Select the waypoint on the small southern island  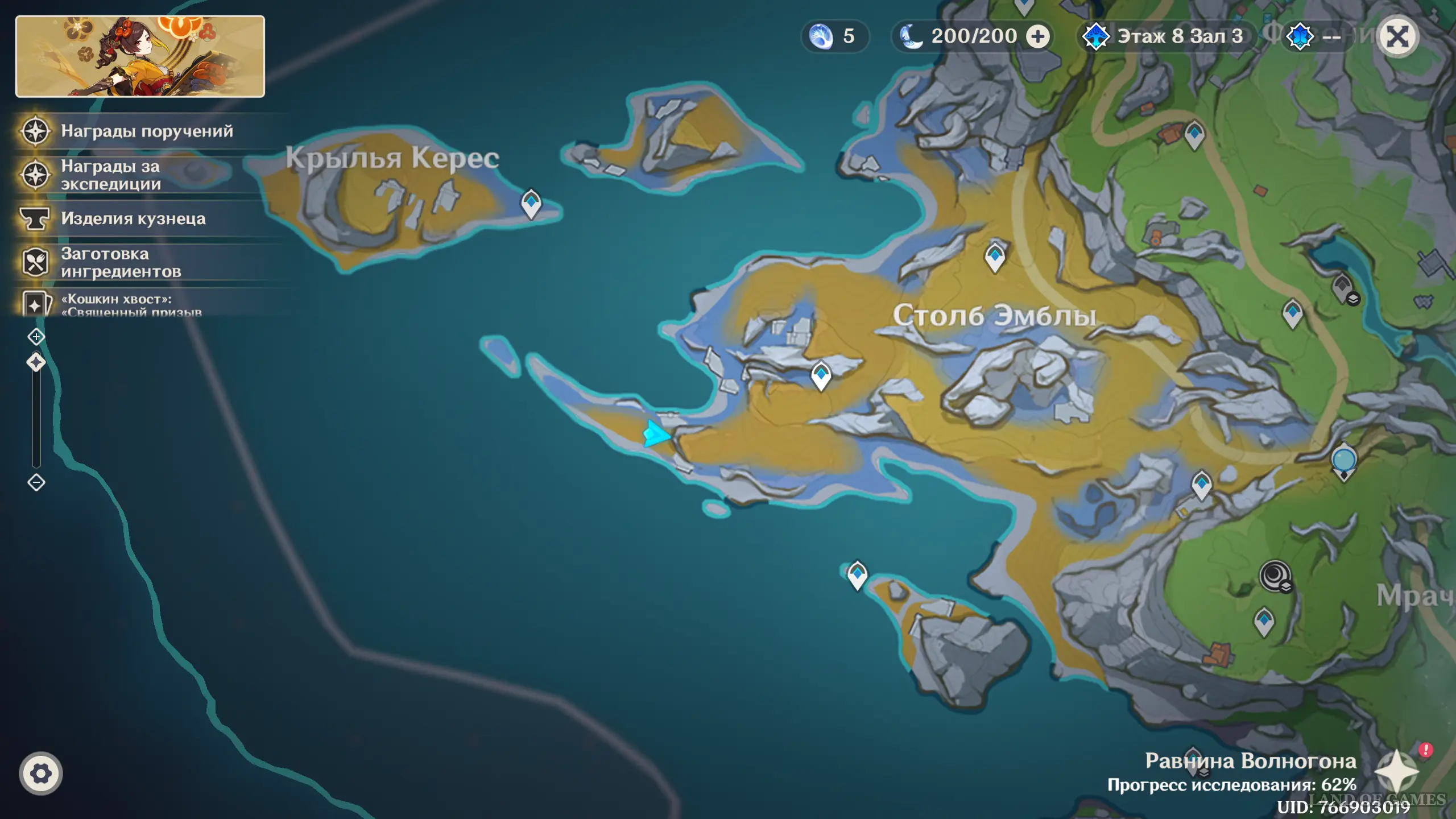pyautogui.click(x=857, y=574)
